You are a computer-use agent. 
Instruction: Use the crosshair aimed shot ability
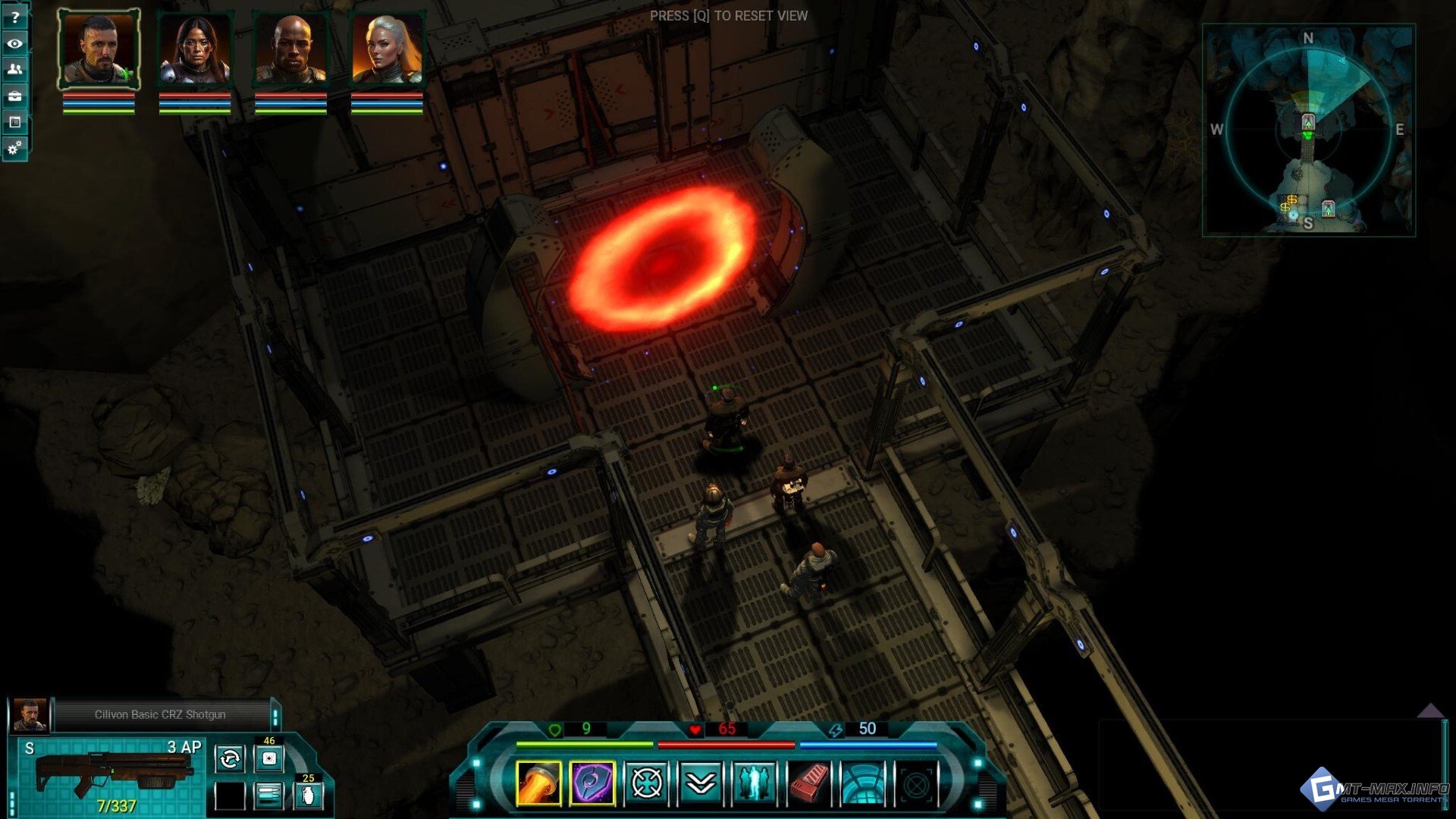point(647,783)
